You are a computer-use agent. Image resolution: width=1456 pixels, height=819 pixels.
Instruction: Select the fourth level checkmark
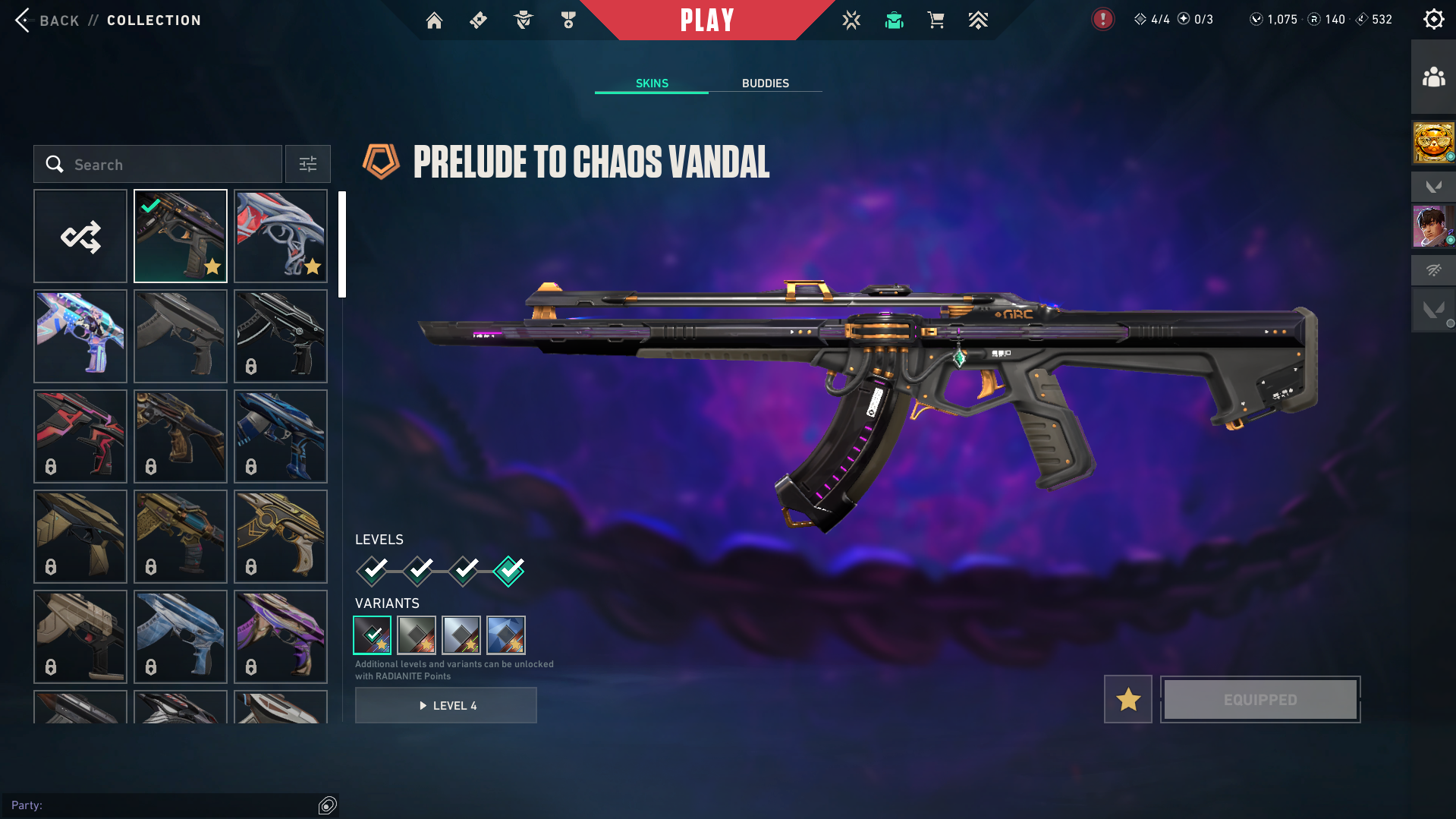(x=508, y=571)
